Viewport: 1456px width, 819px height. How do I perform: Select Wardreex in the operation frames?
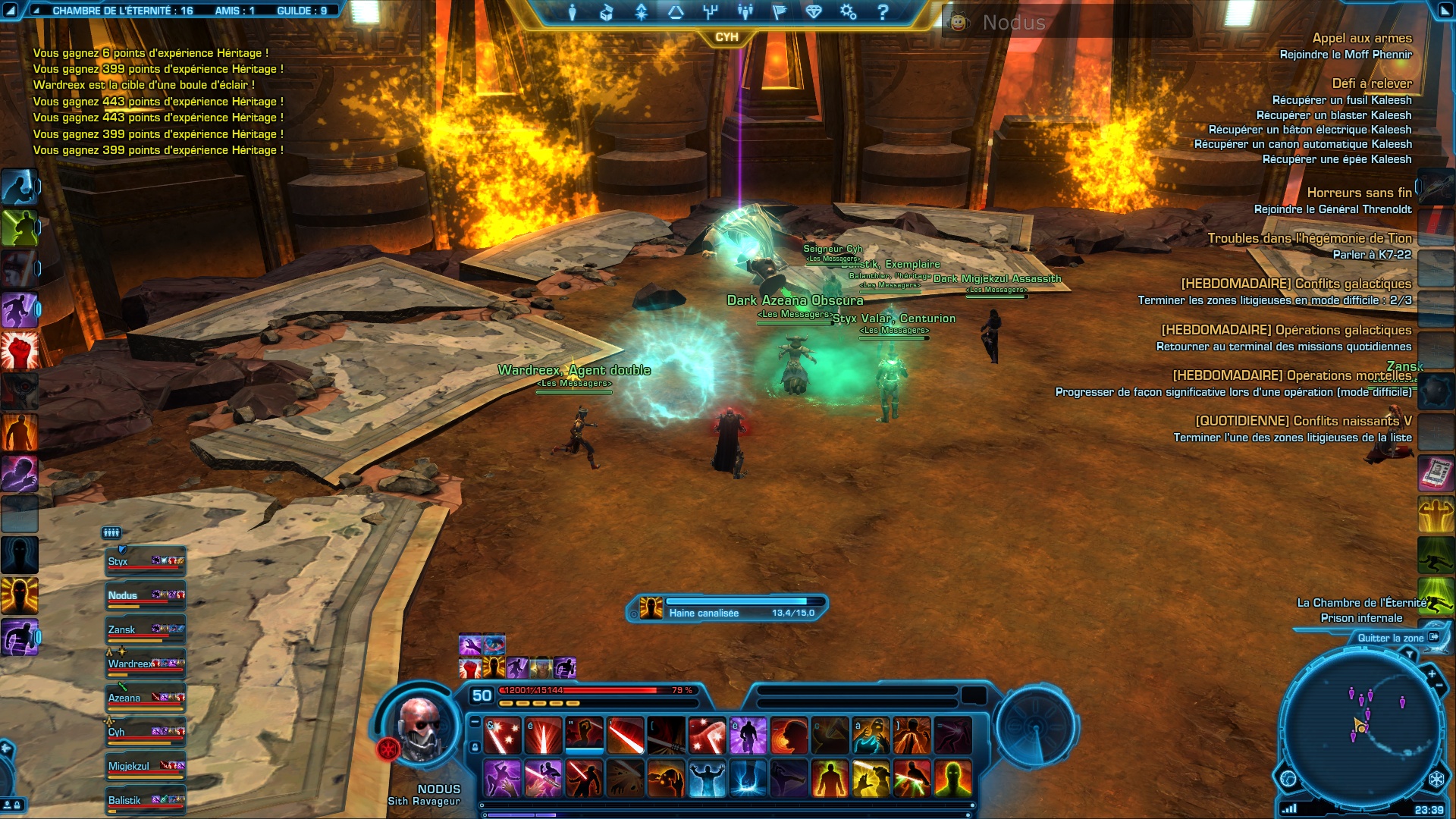pos(146,664)
